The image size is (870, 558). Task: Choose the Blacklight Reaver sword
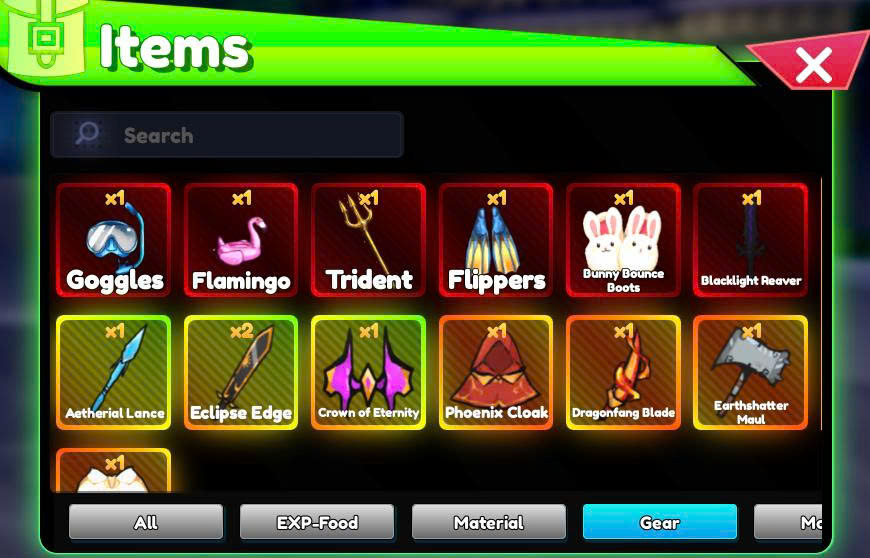(750, 240)
